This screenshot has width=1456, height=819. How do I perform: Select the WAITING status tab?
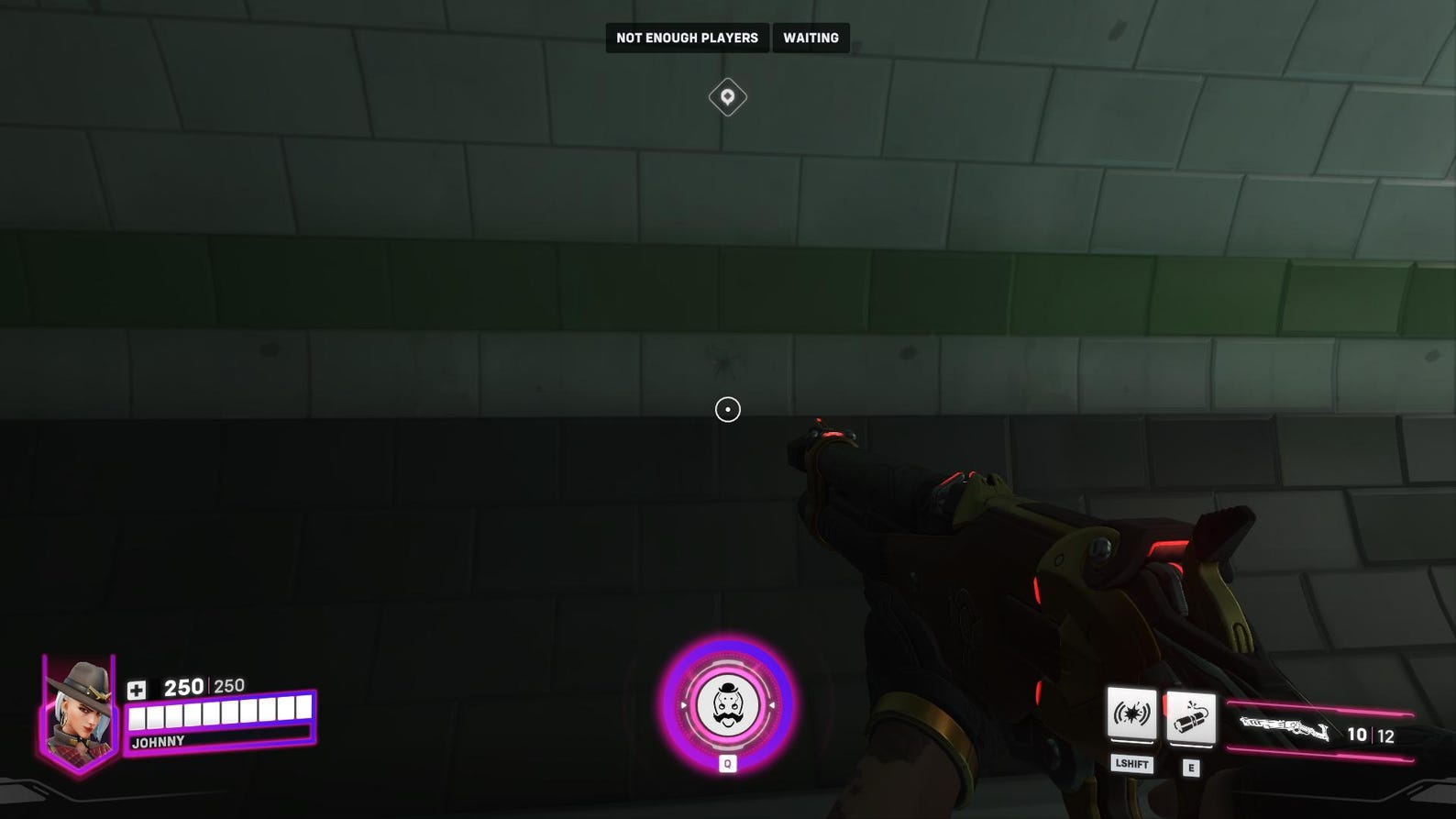pos(810,38)
